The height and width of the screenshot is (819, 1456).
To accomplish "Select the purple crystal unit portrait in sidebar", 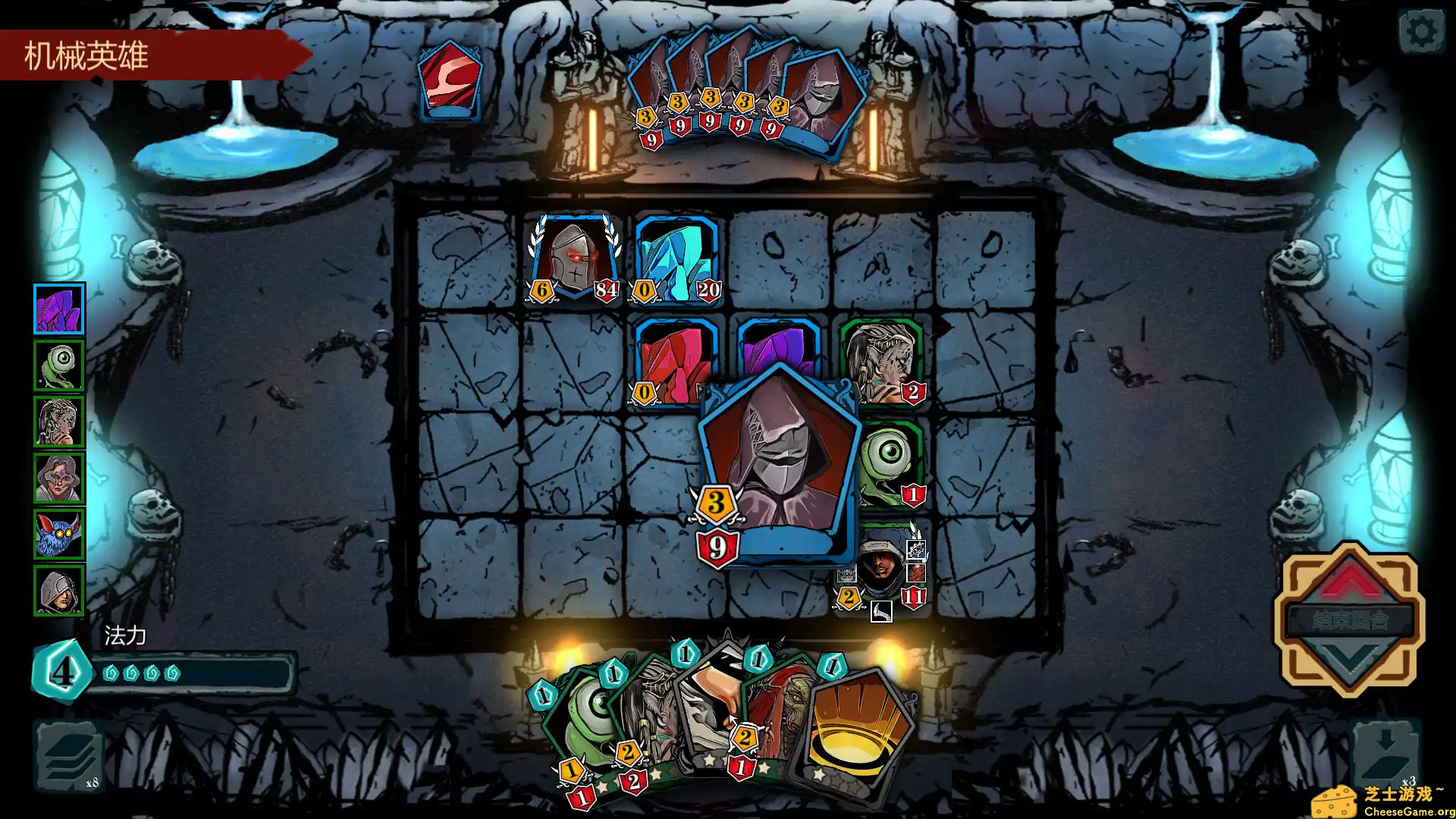I will click(x=59, y=308).
